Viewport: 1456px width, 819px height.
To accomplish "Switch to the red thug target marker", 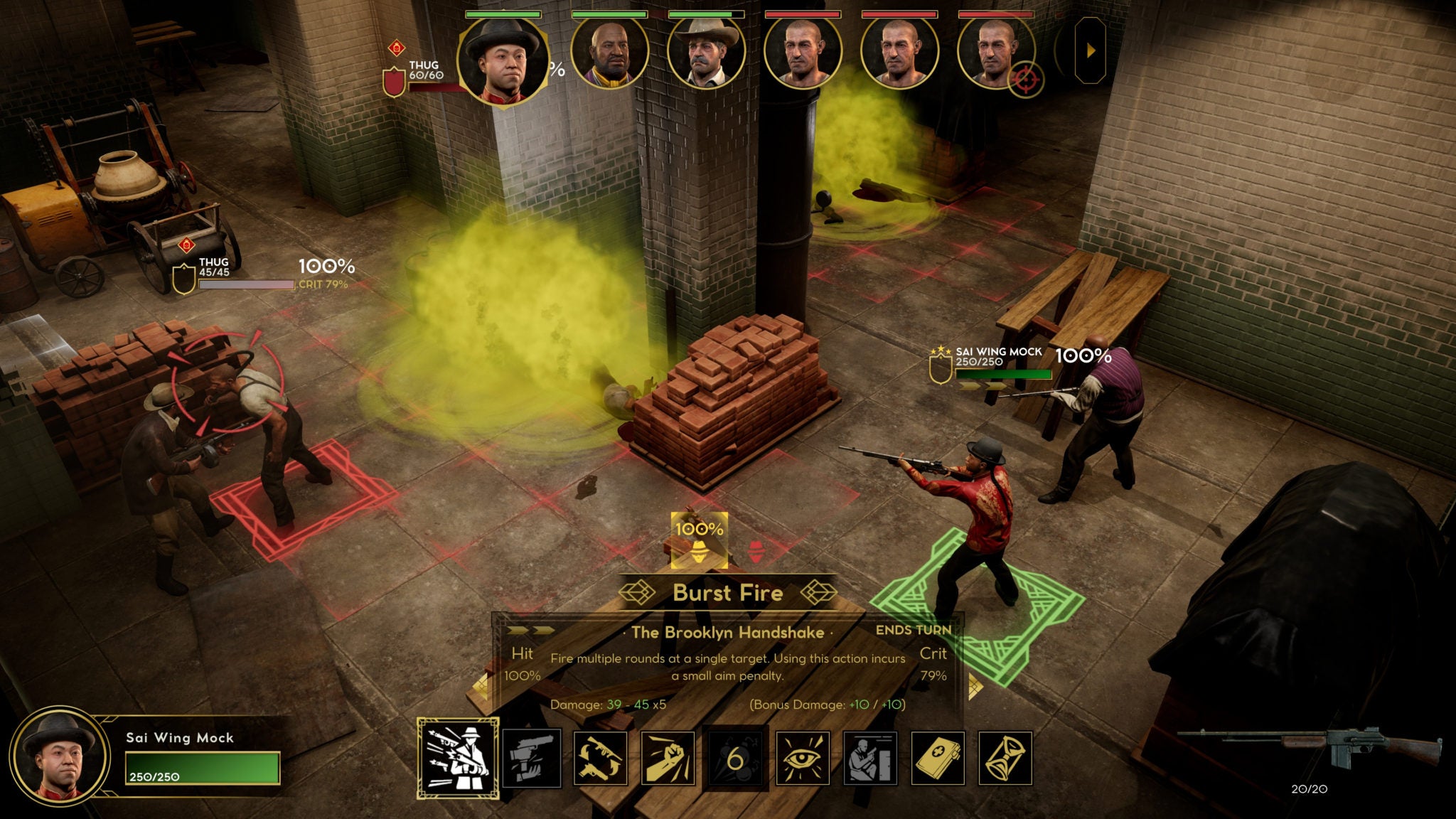I will pyautogui.click(x=756, y=552).
